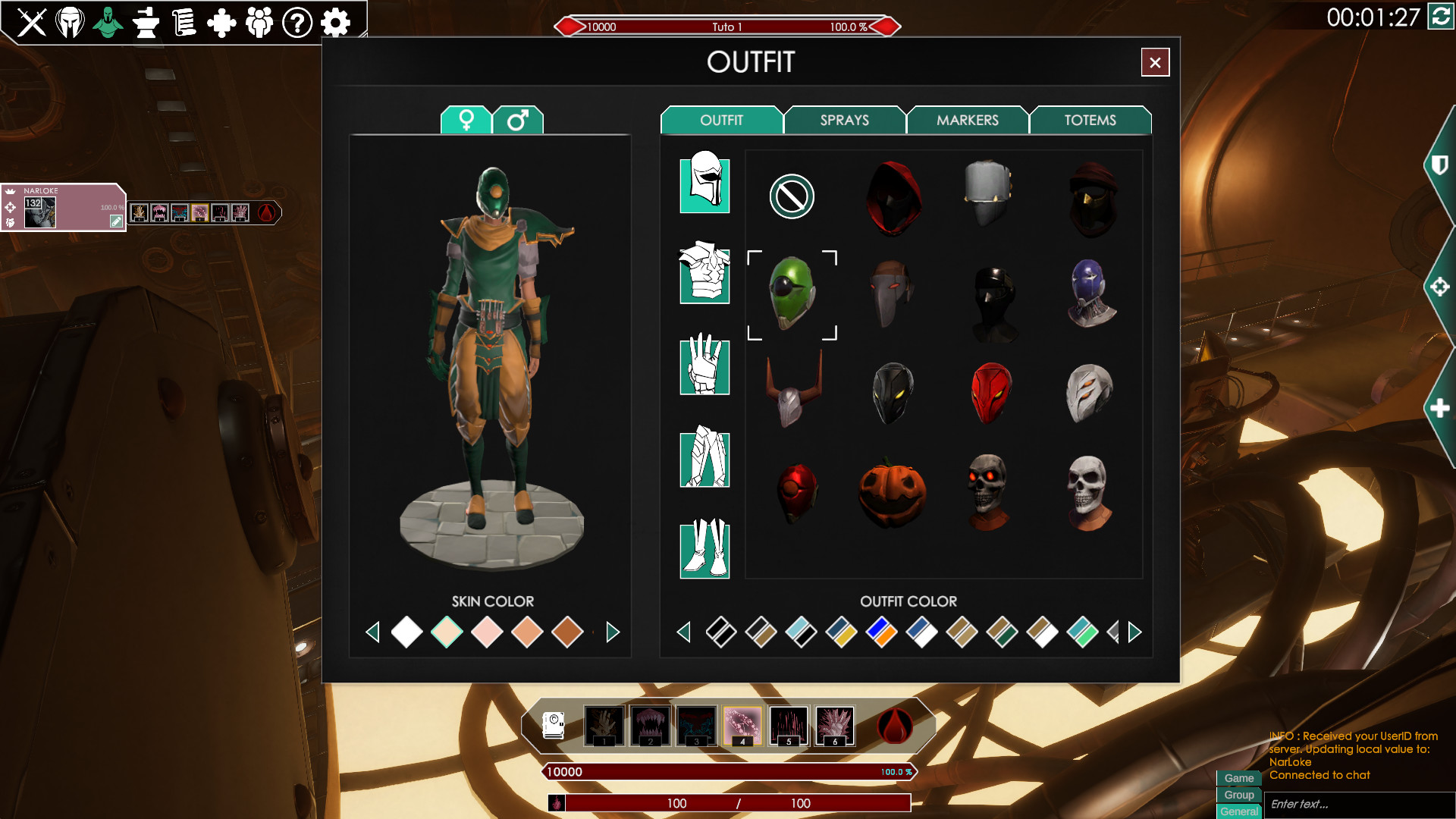Select the male gender tab

(518, 120)
